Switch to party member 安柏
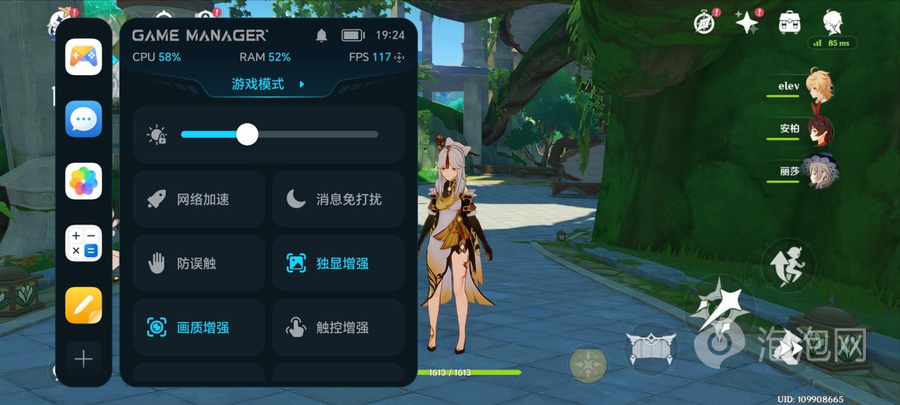This screenshot has width=900, height=405. [x=818, y=129]
